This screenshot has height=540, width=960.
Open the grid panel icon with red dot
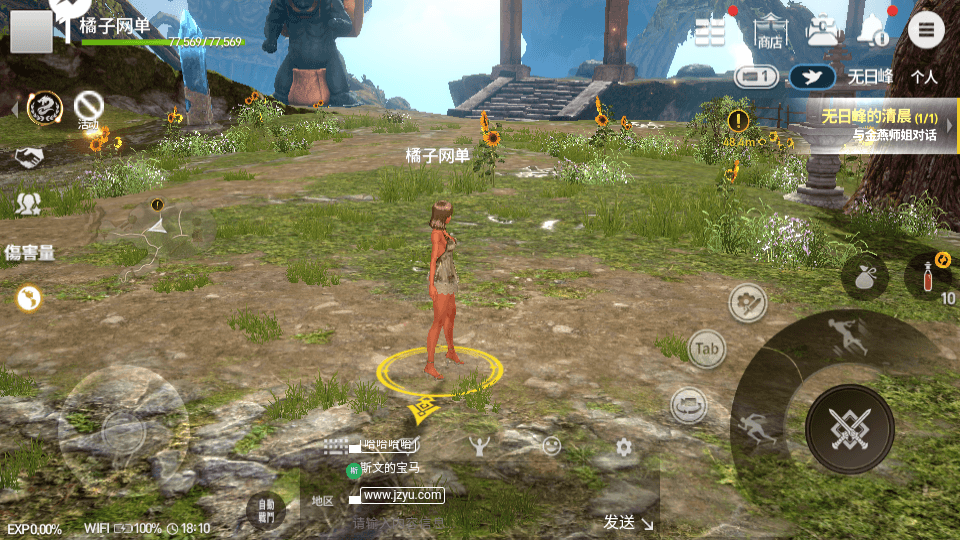(x=710, y=31)
